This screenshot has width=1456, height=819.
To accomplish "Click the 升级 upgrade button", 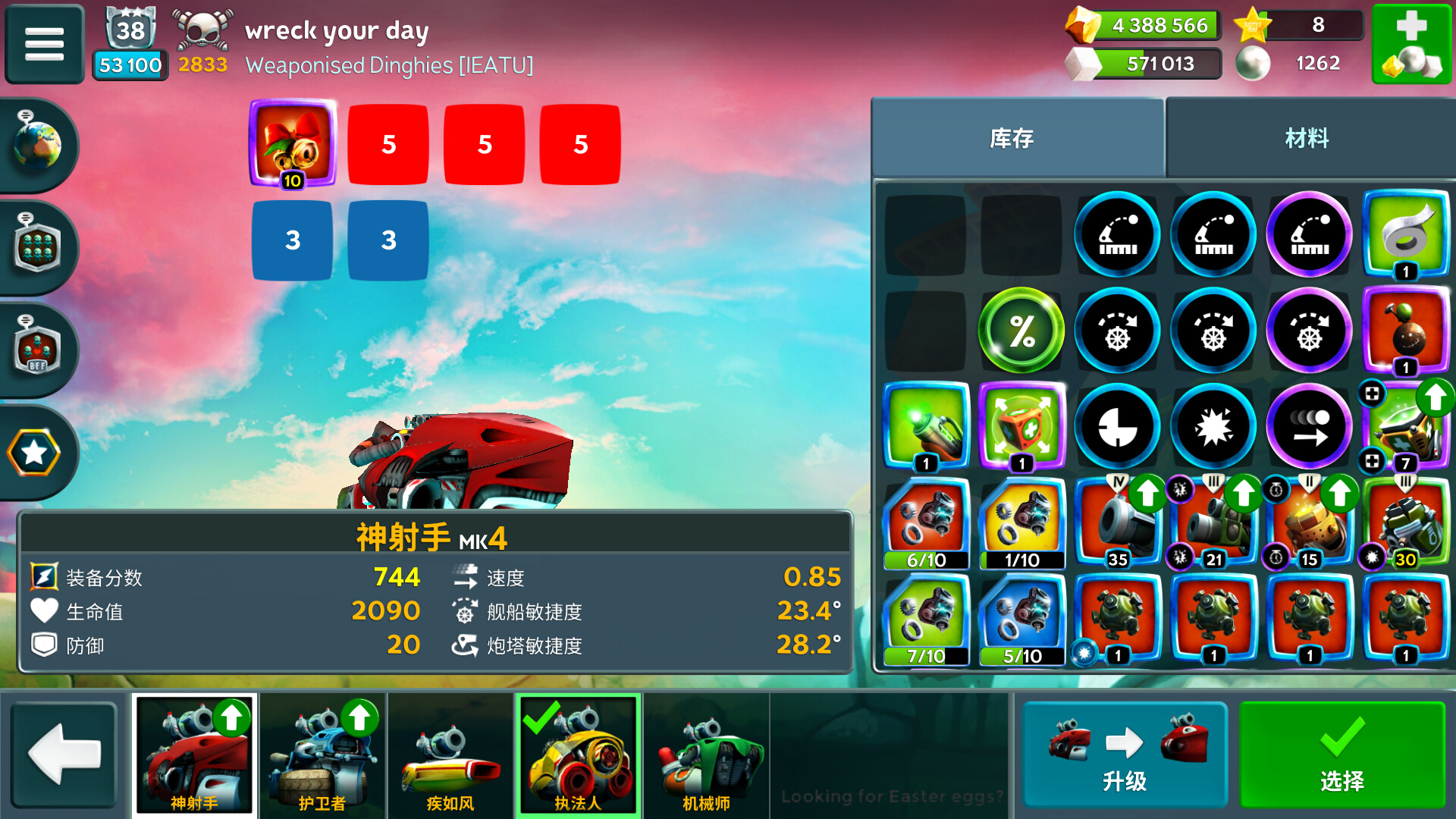I will click(1125, 755).
